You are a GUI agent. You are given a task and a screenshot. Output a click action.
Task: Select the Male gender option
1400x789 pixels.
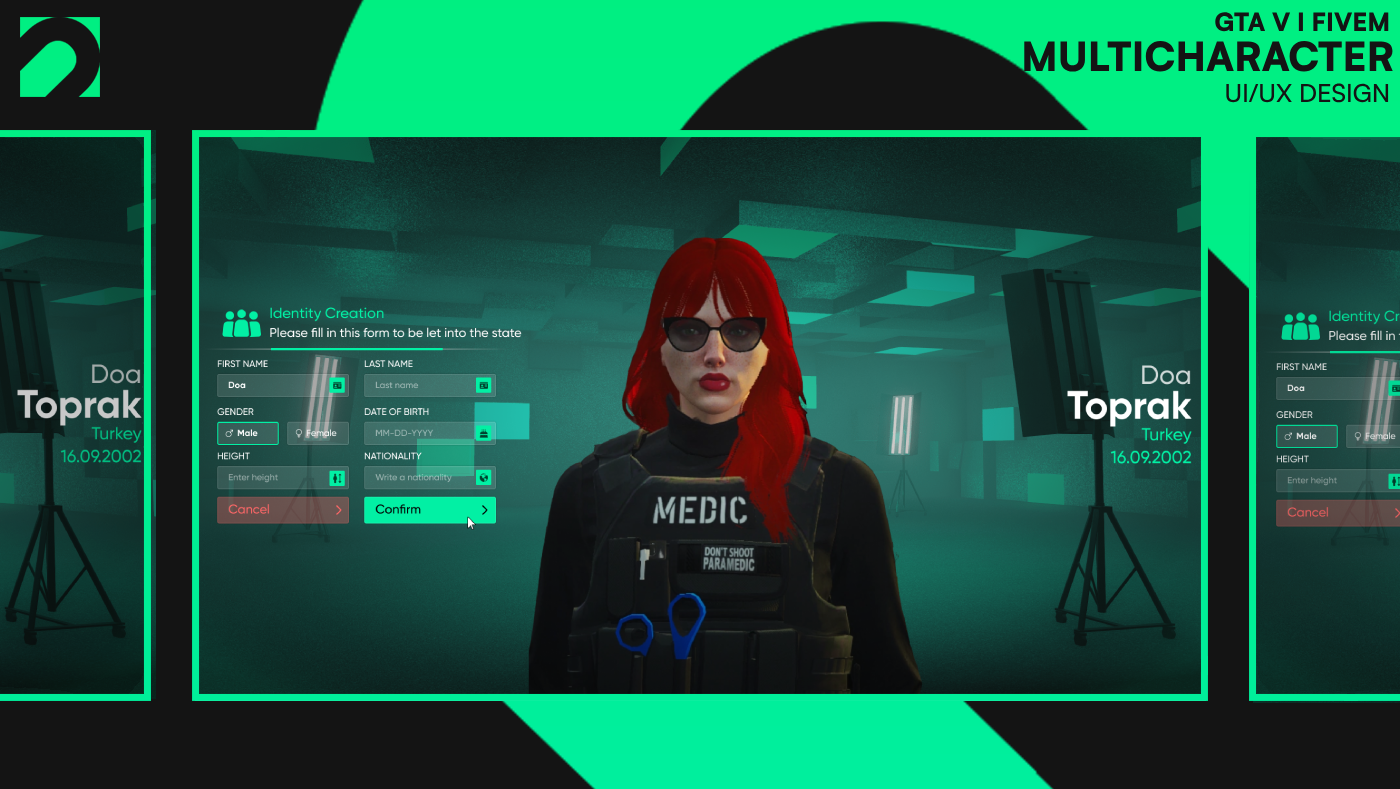pos(247,433)
